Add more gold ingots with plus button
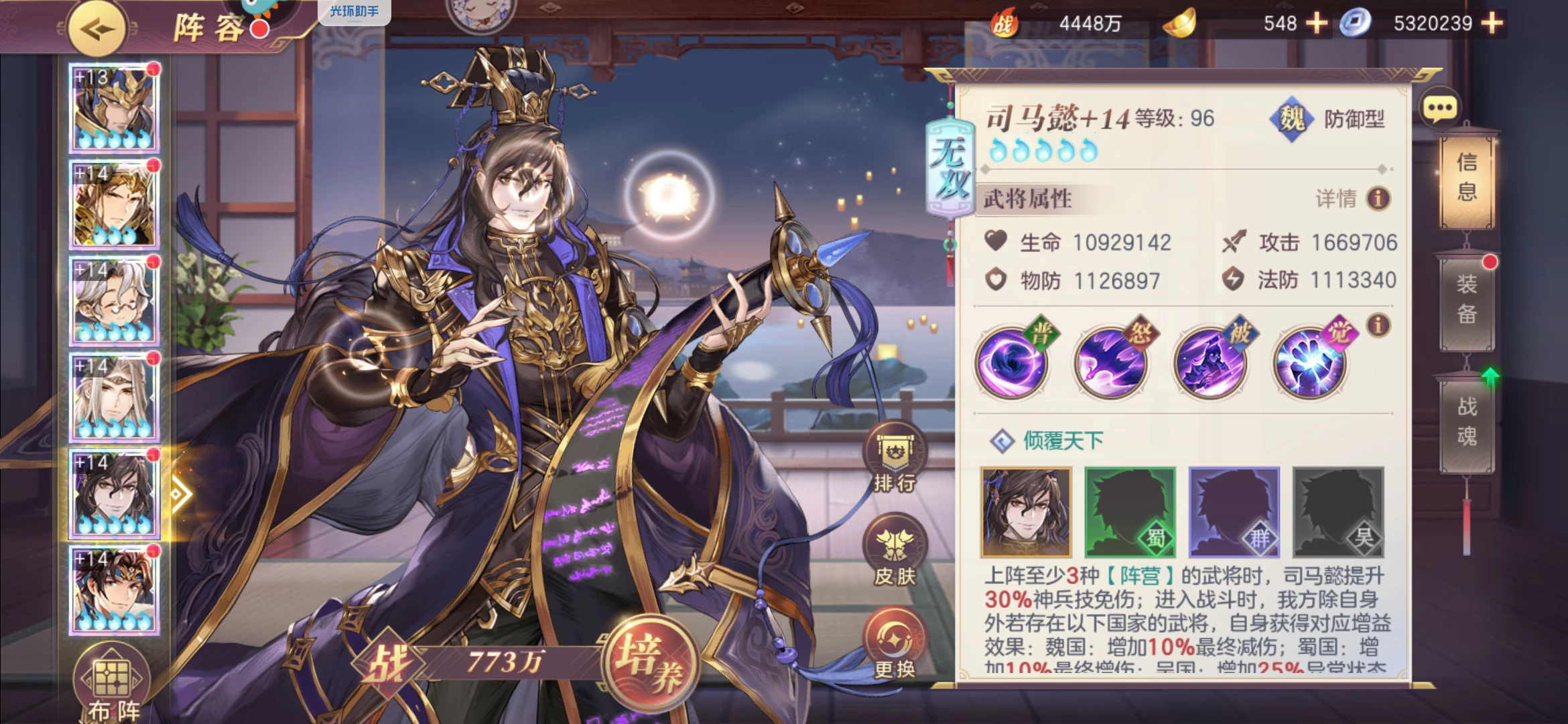 (1317, 23)
